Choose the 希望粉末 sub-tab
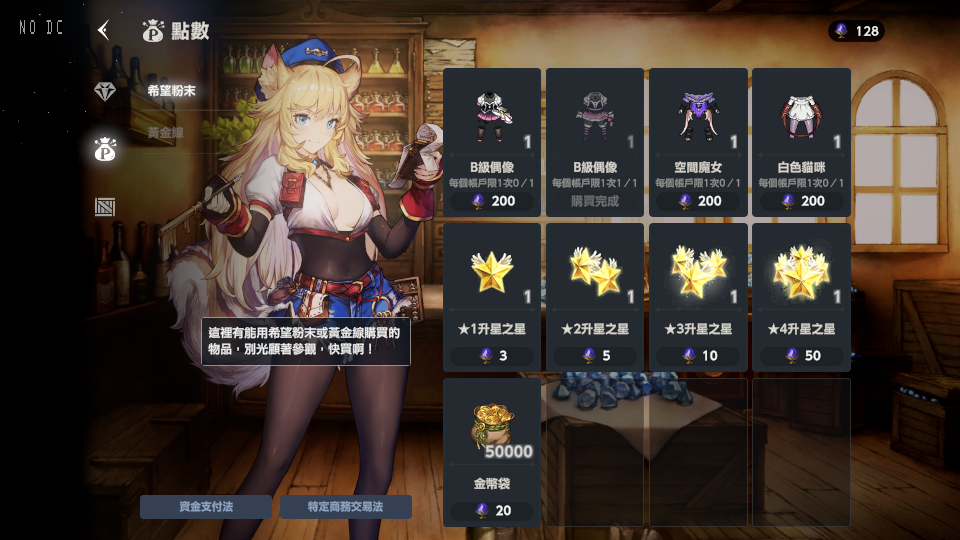The image size is (960, 540). tap(171, 91)
